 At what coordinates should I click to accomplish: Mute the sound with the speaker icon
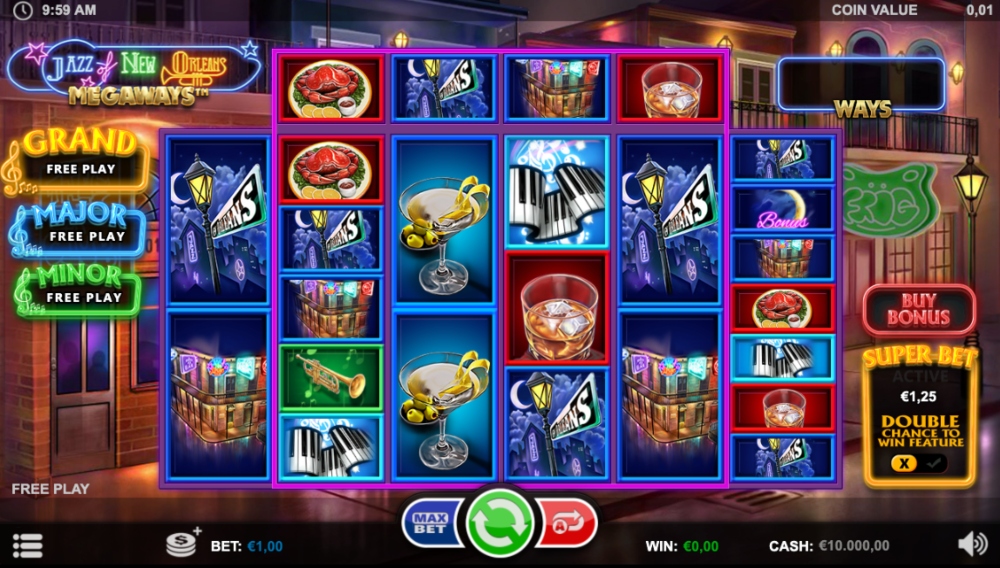[971, 544]
